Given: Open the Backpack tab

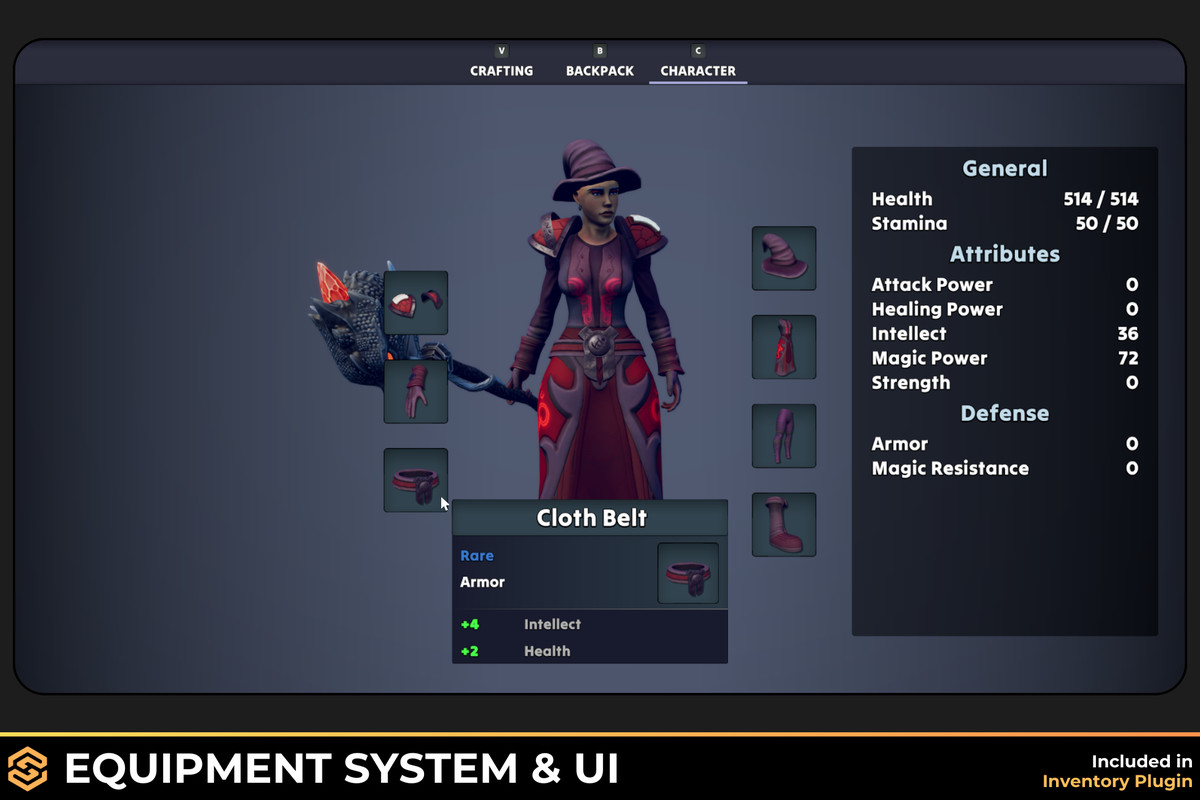Looking at the screenshot, I should [600, 70].
